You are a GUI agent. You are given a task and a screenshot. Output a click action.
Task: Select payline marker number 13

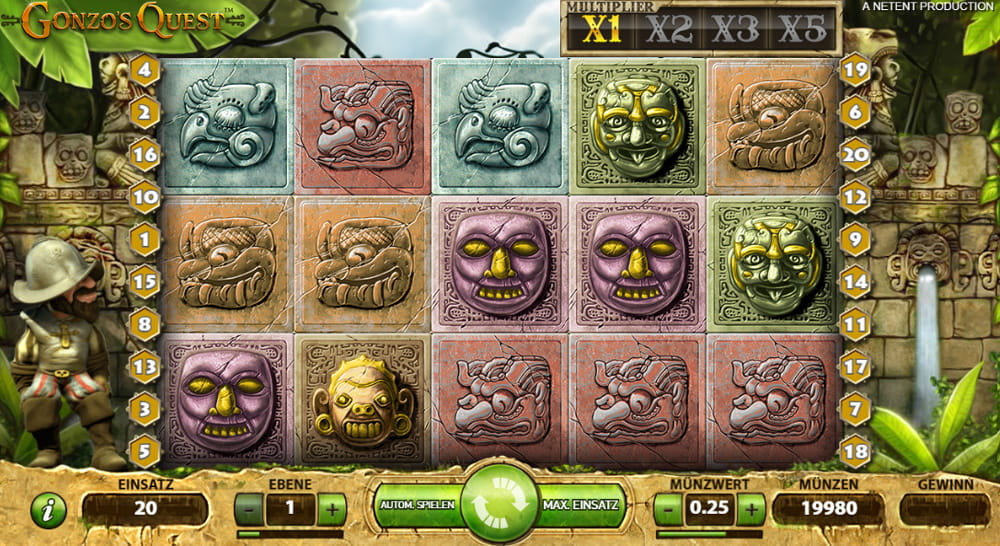pos(145,366)
